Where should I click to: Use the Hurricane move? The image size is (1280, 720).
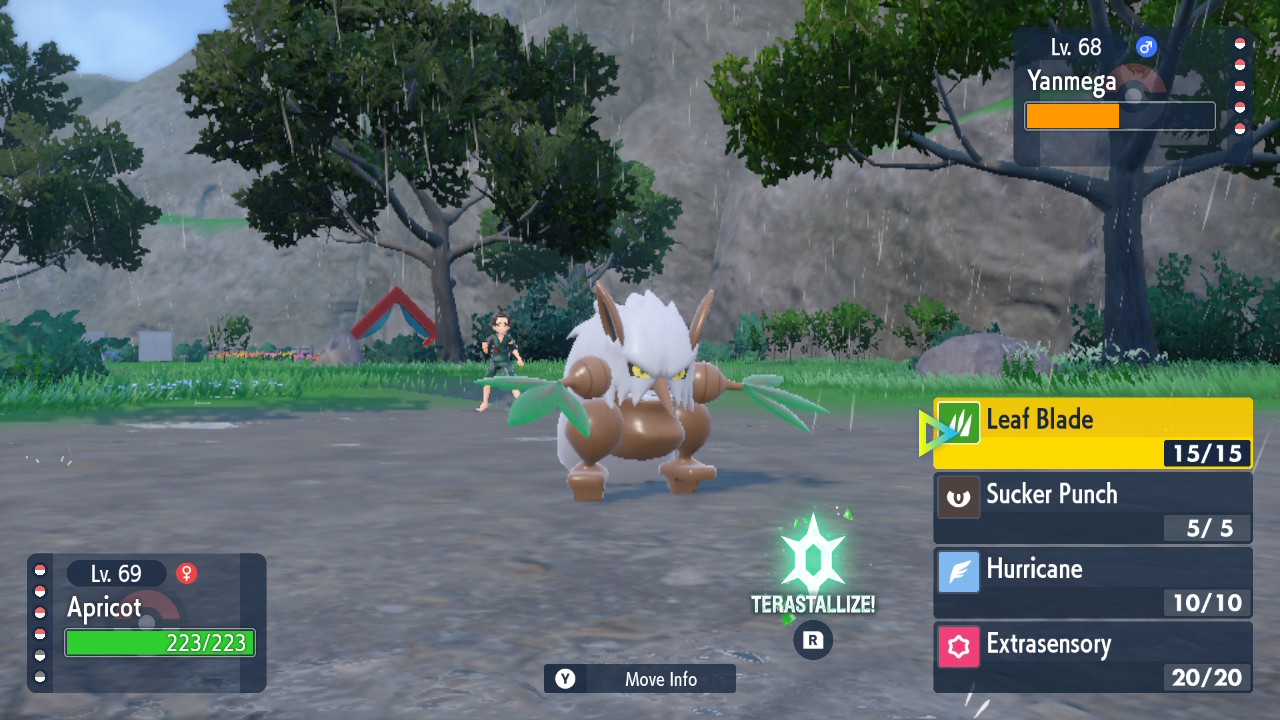click(1092, 582)
